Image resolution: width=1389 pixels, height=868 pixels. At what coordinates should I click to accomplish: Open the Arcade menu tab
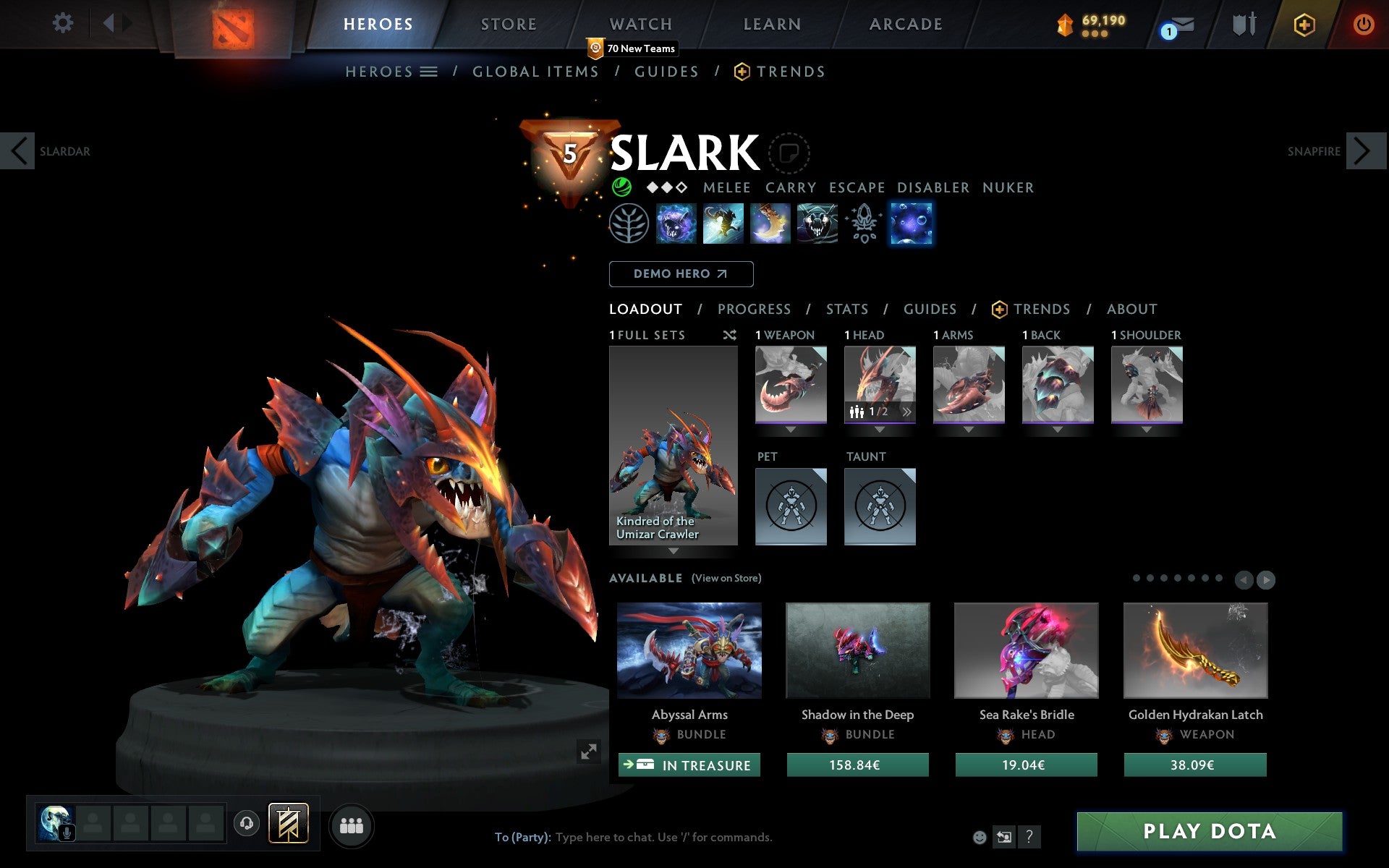(905, 24)
